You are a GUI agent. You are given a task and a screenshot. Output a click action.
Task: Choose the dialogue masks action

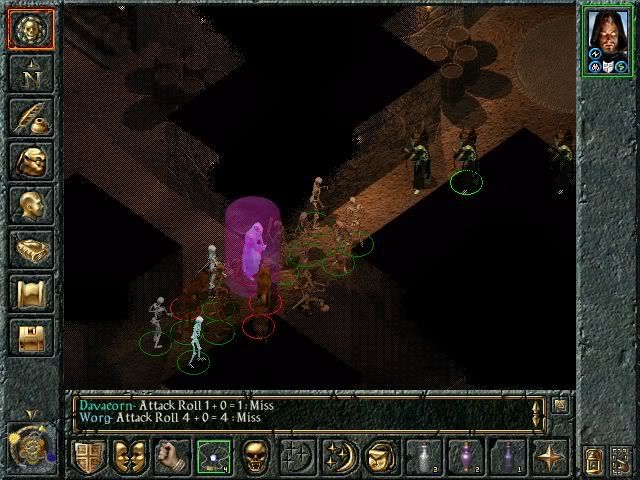point(131,457)
